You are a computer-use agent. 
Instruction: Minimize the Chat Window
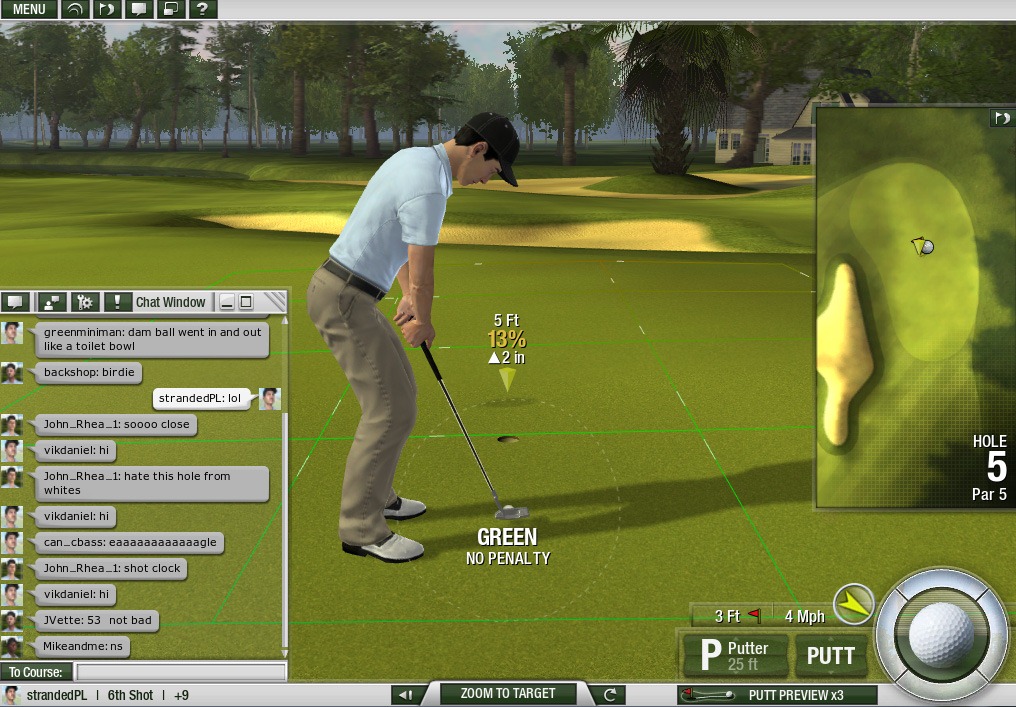click(228, 302)
